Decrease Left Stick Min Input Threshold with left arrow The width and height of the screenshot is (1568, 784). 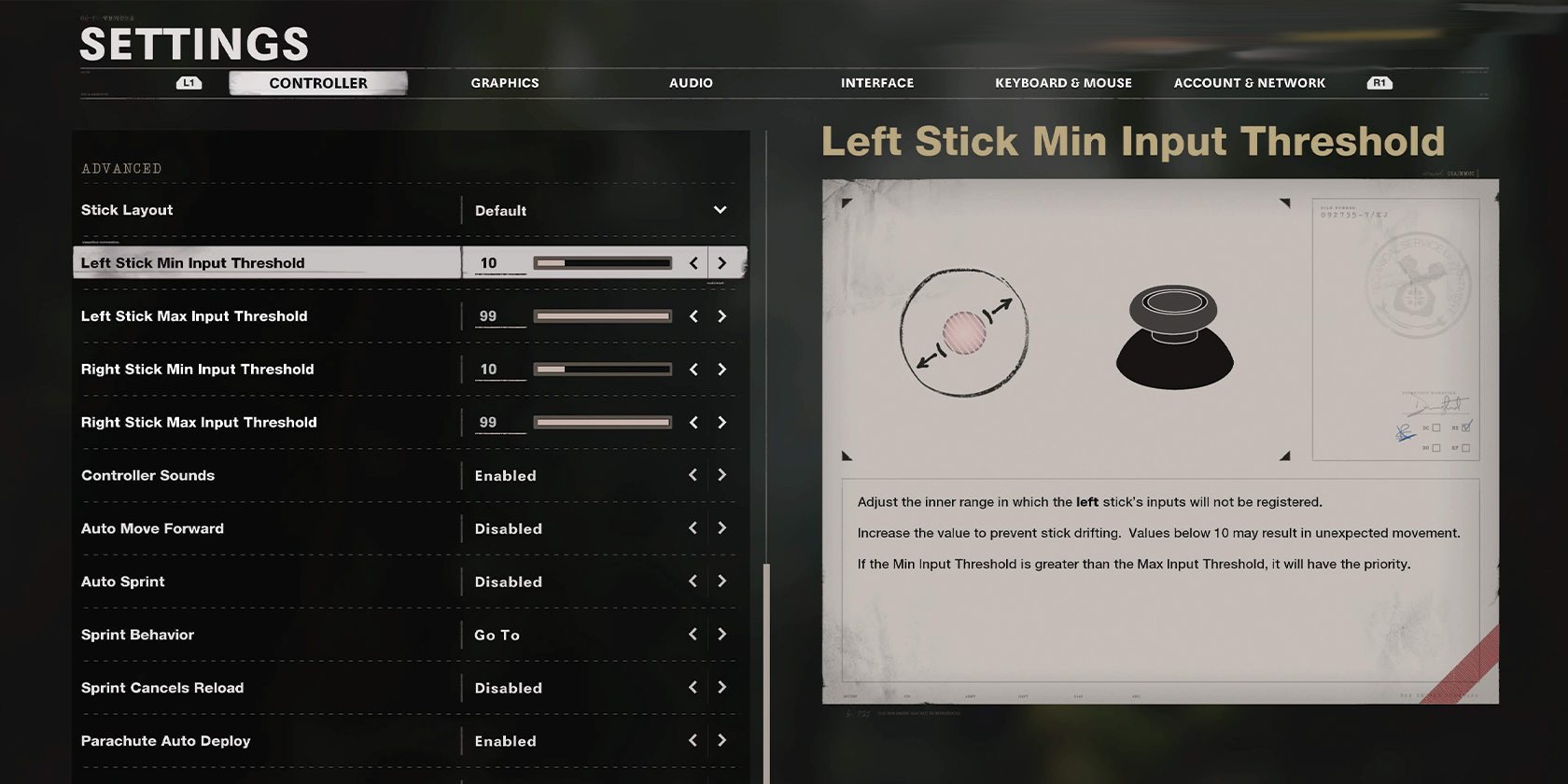pos(693,263)
